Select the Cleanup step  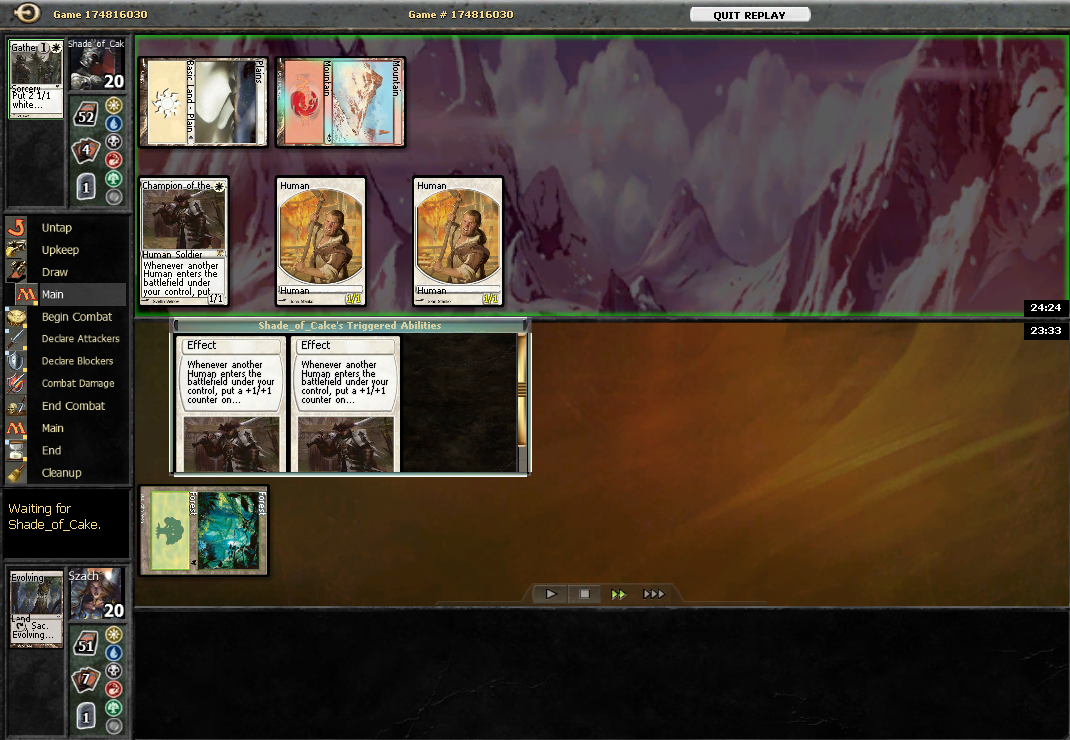61,473
